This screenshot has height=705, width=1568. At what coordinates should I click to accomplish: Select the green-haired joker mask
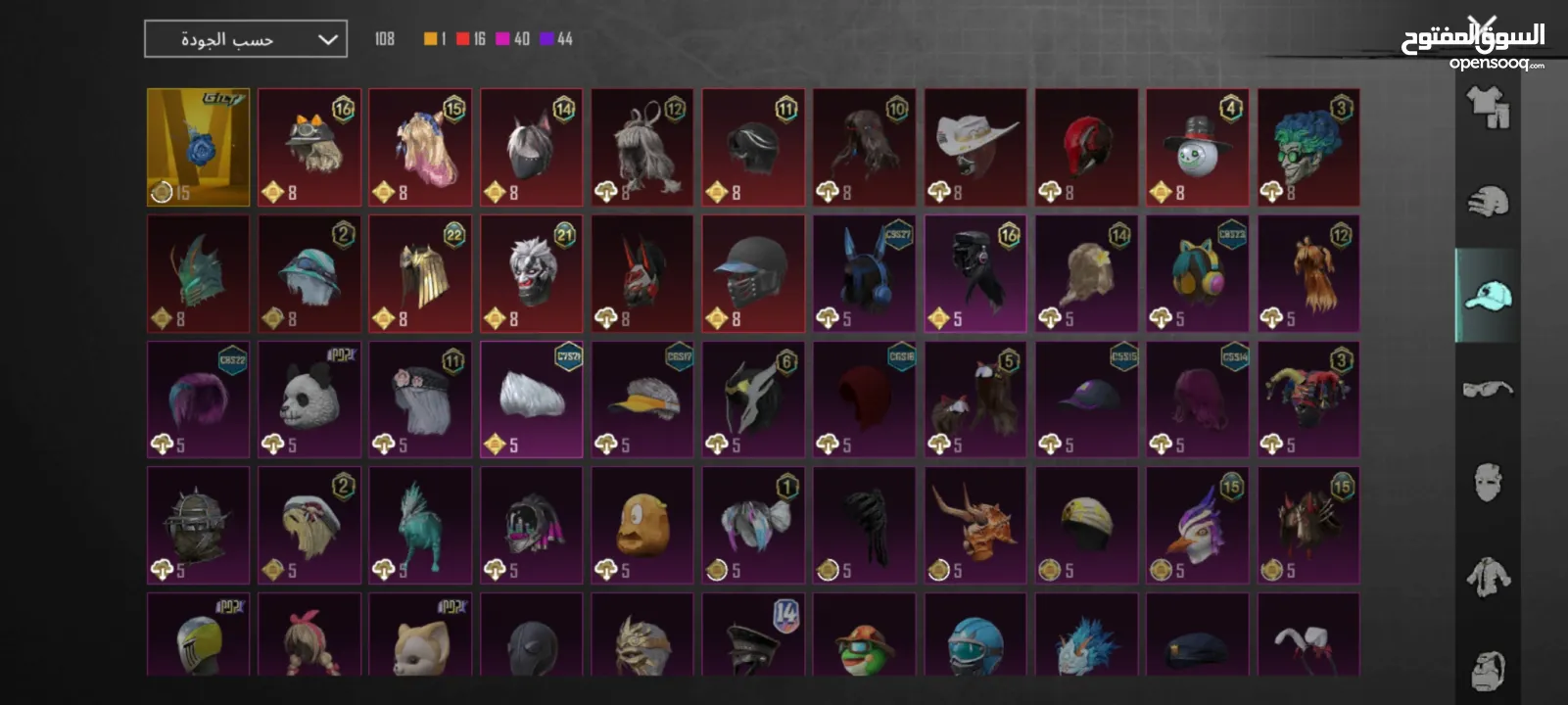click(1308, 147)
